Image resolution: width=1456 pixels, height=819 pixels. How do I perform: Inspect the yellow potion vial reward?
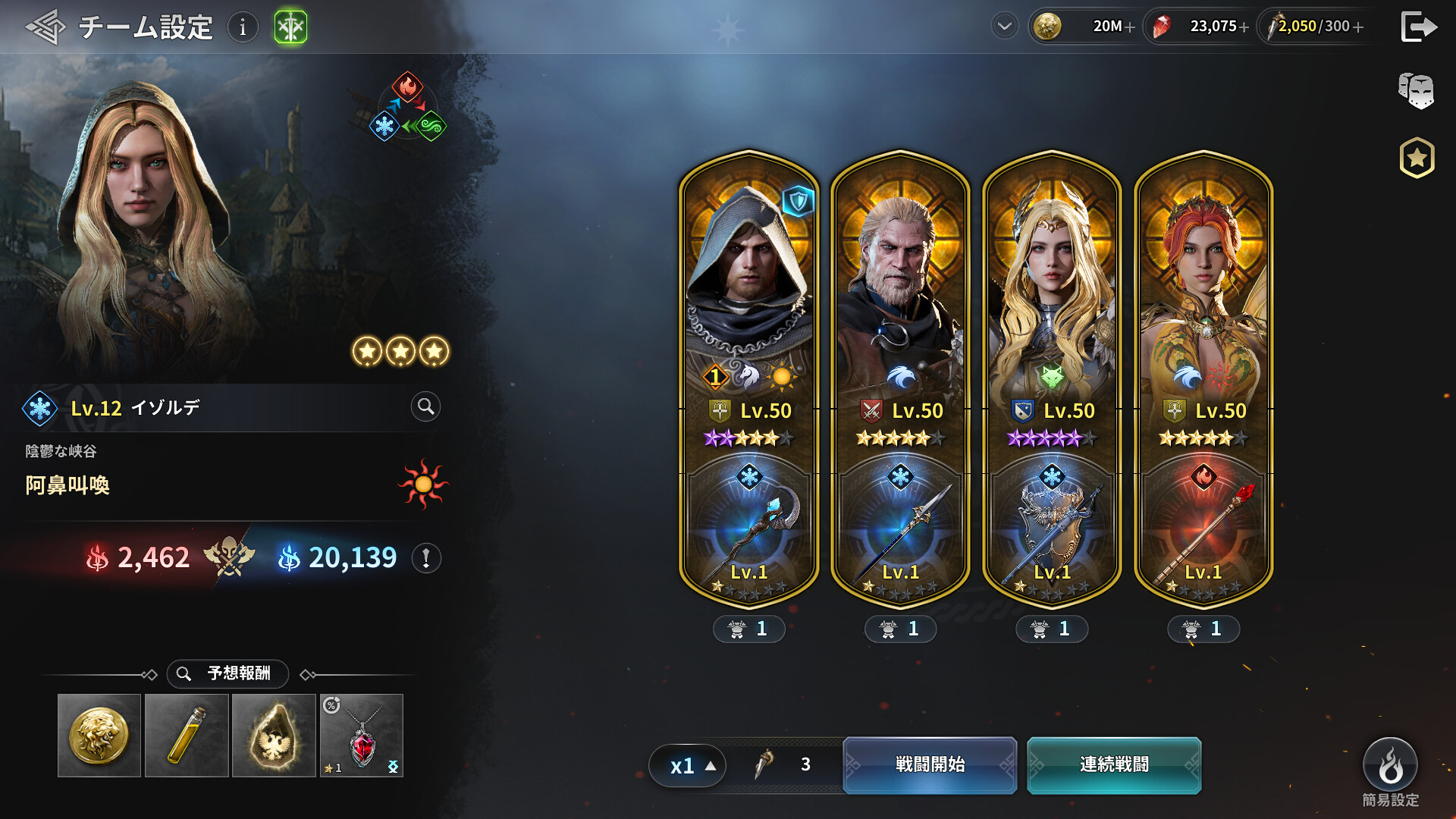[187, 735]
